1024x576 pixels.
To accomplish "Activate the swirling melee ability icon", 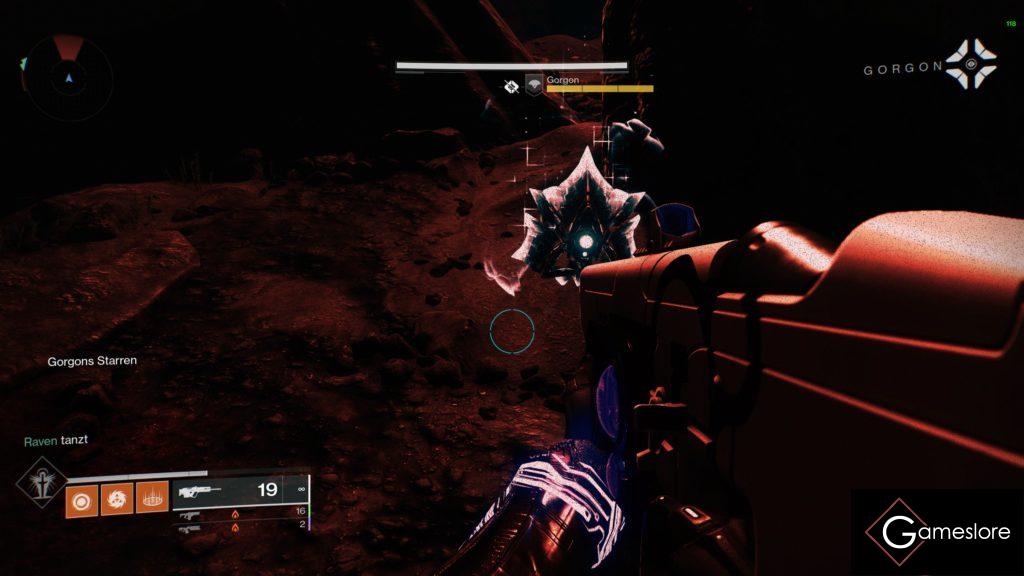I will point(116,497).
